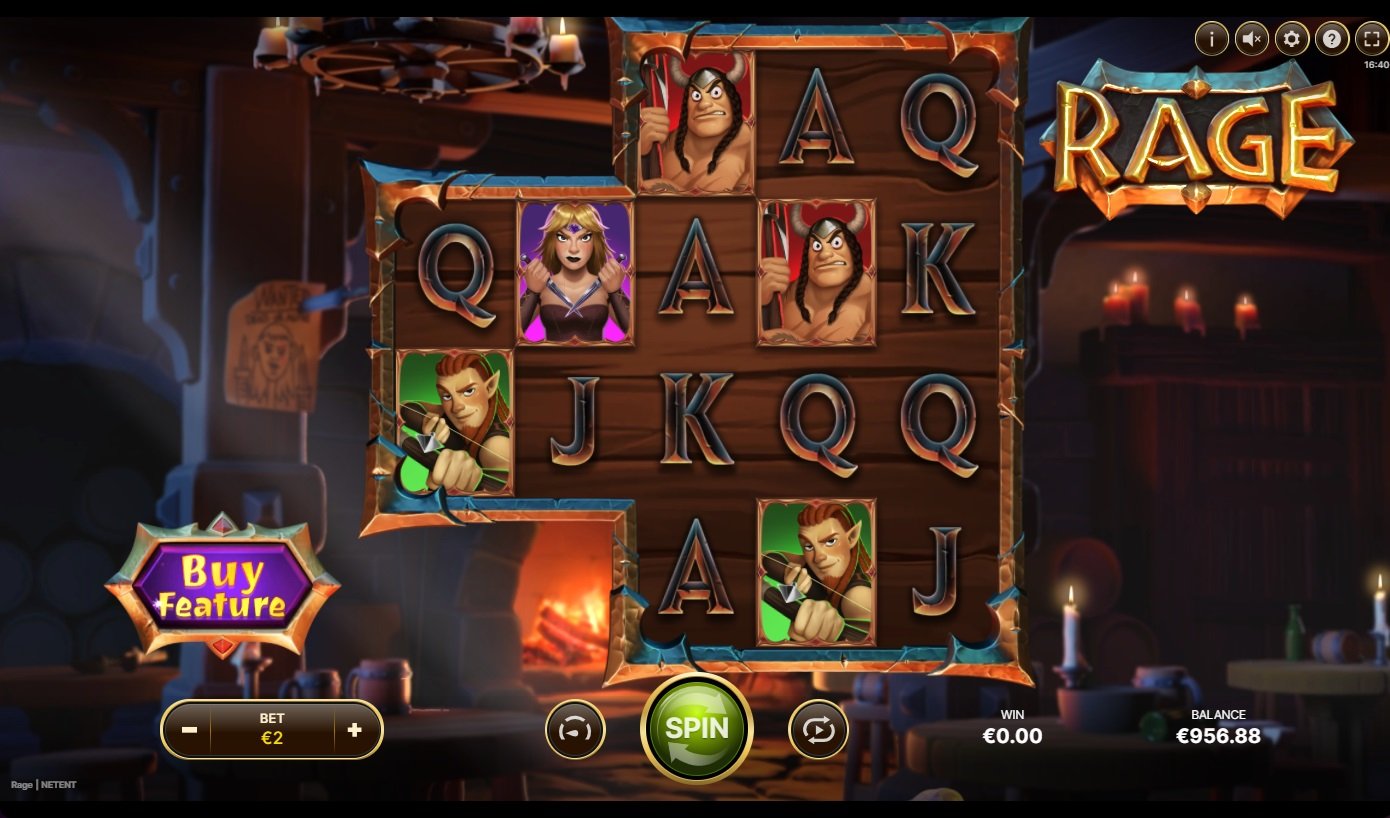Screen dimensions: 1390x818
Task: Open the Buy Feature offer
Action: coord(222,588)
